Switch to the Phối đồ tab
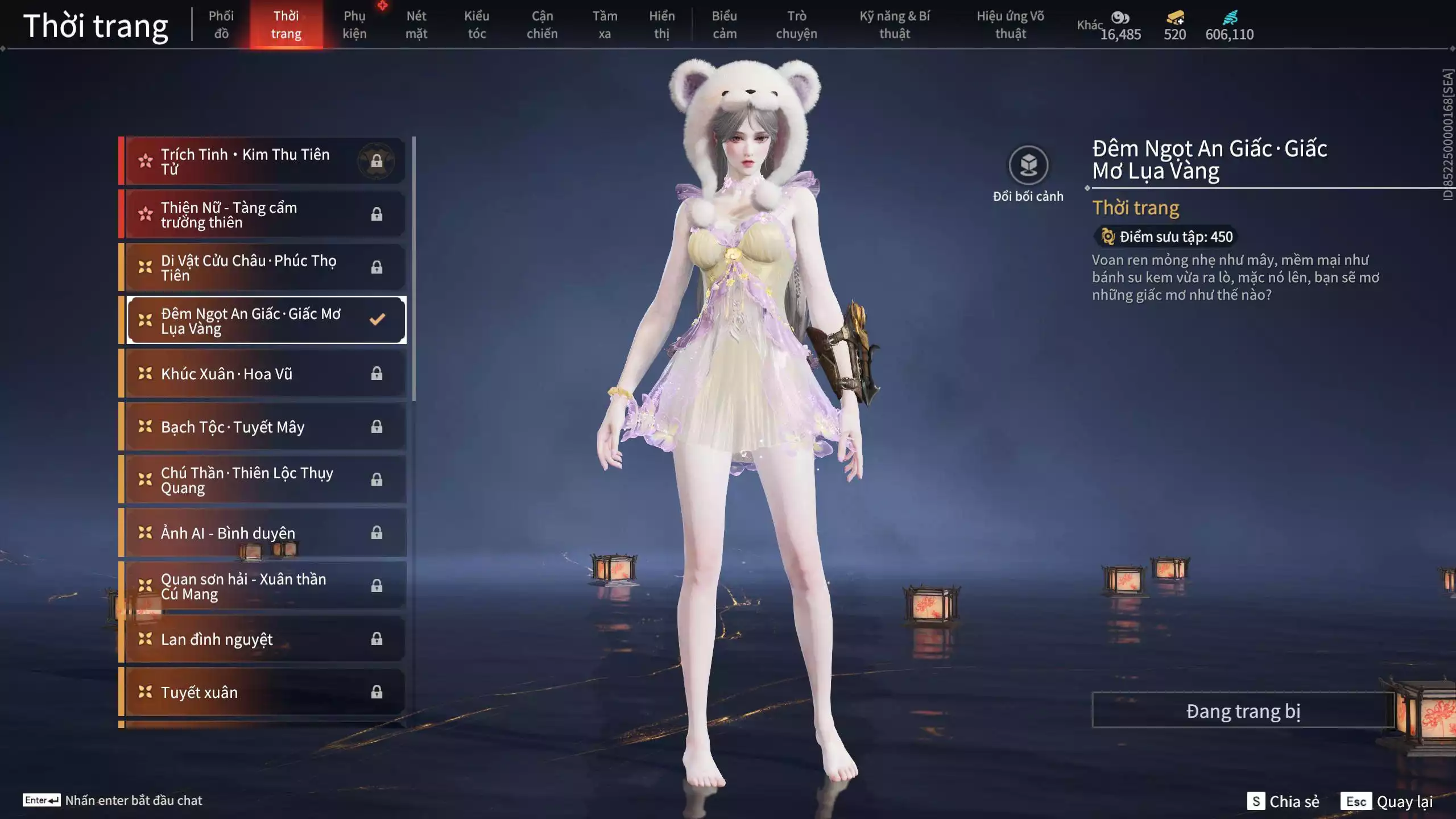Image resolution: width=1456 pixels, height=819 pixels. click(221, 24)
